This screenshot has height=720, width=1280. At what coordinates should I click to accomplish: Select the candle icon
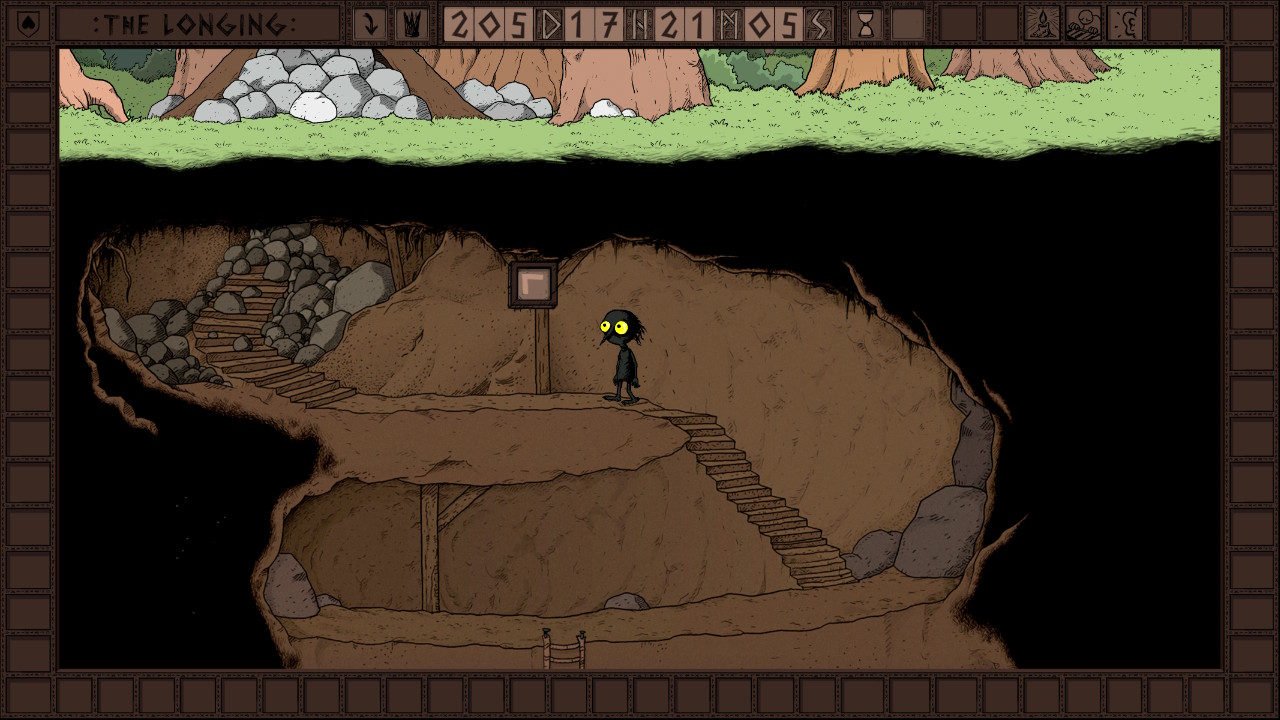point(1042,24)
